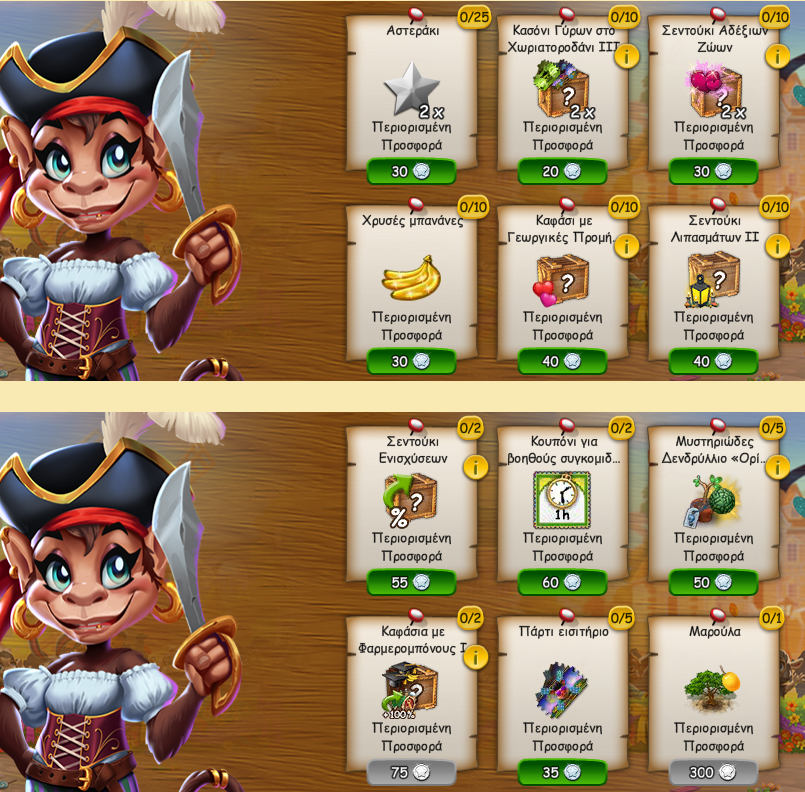Purchase the Κασόνι Γύρων chest for 20
The height and width of the screenshot is (792, 805).
tap(562, 172)
